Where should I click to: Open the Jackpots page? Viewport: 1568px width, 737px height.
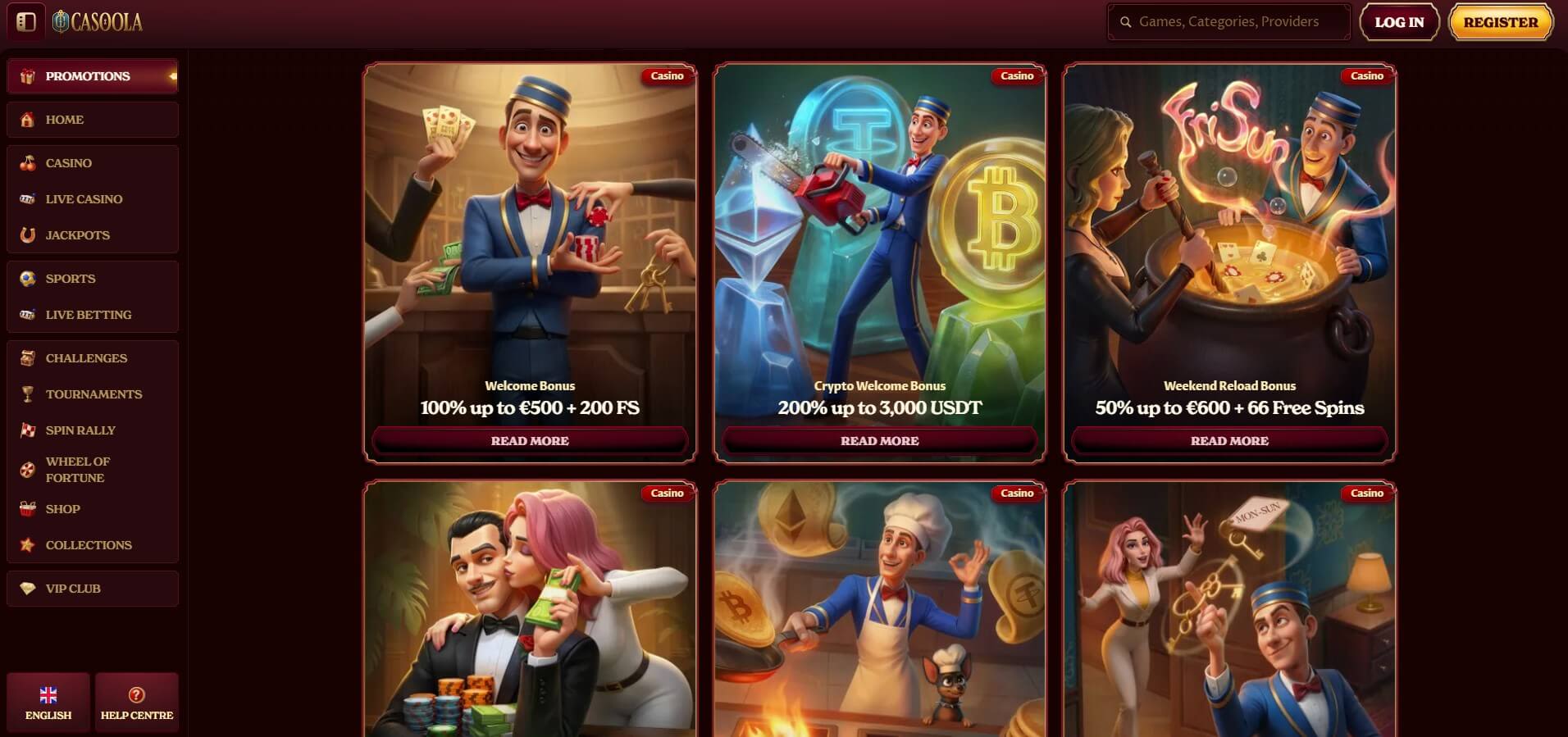tap(77, 235)
